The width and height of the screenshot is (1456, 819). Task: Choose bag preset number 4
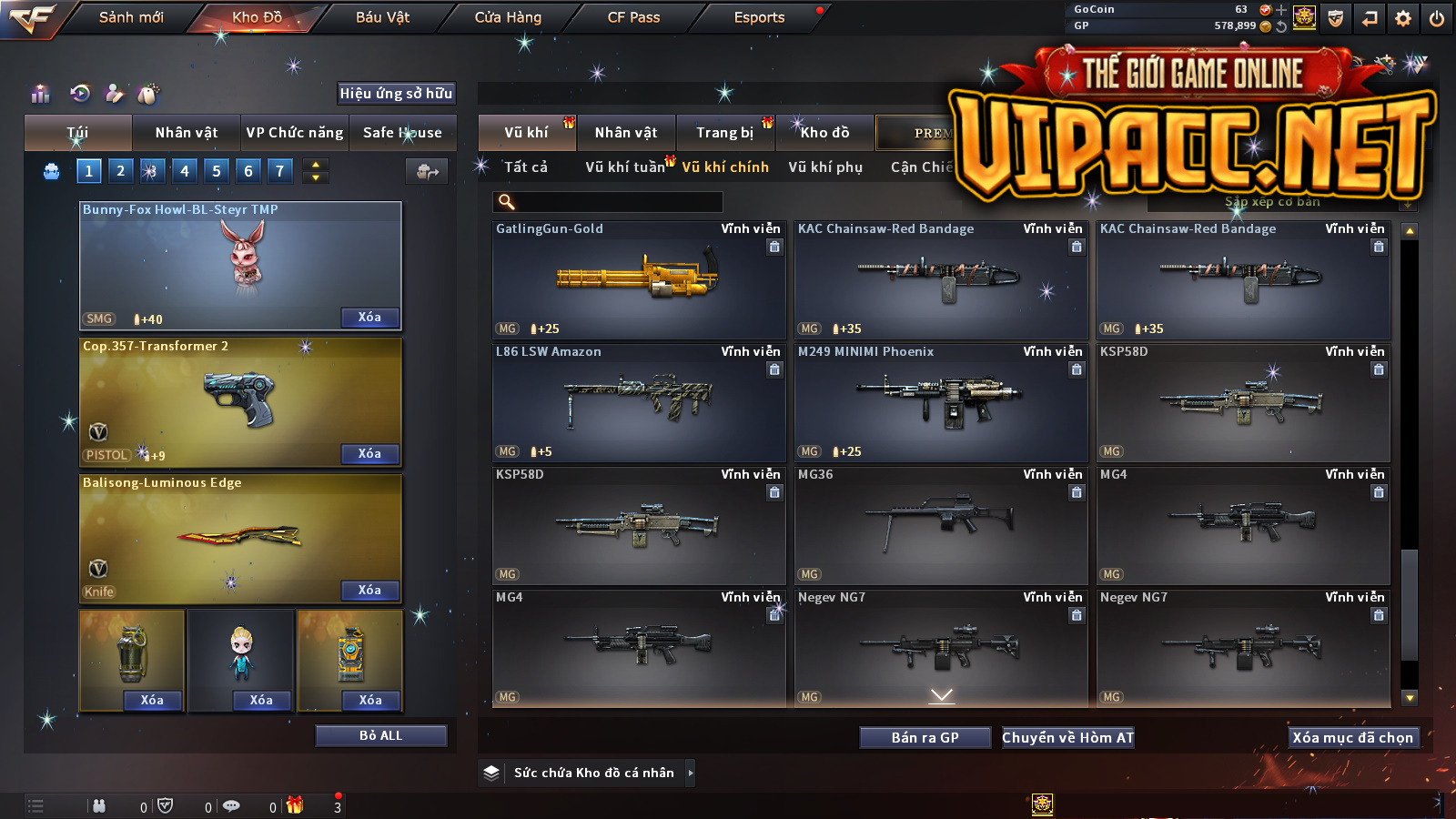185,170
